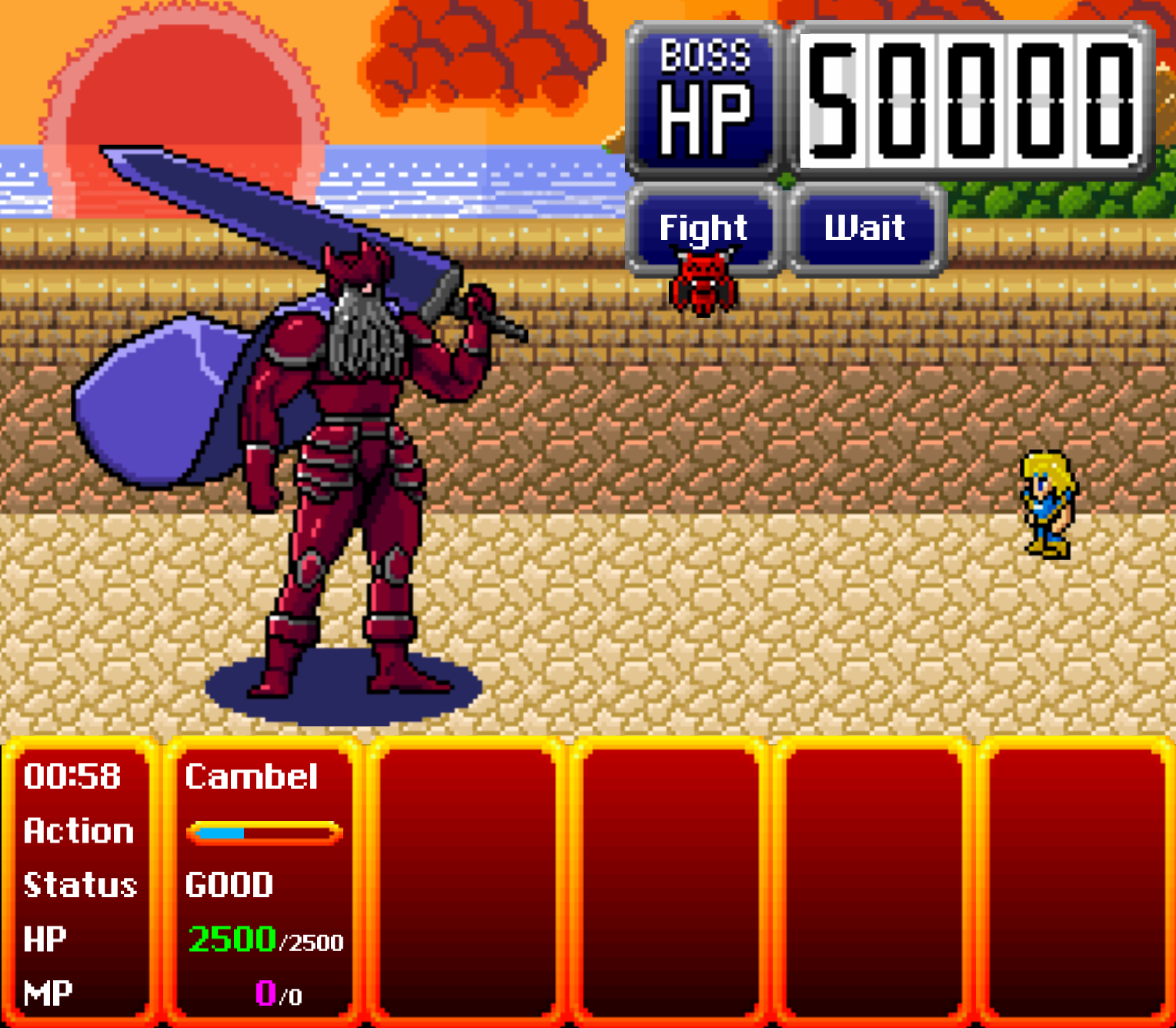The width and height of the screenshot is (1176, 1028).
Task: Click the 00:58 timer entry
Action: [x=72, y=777]
